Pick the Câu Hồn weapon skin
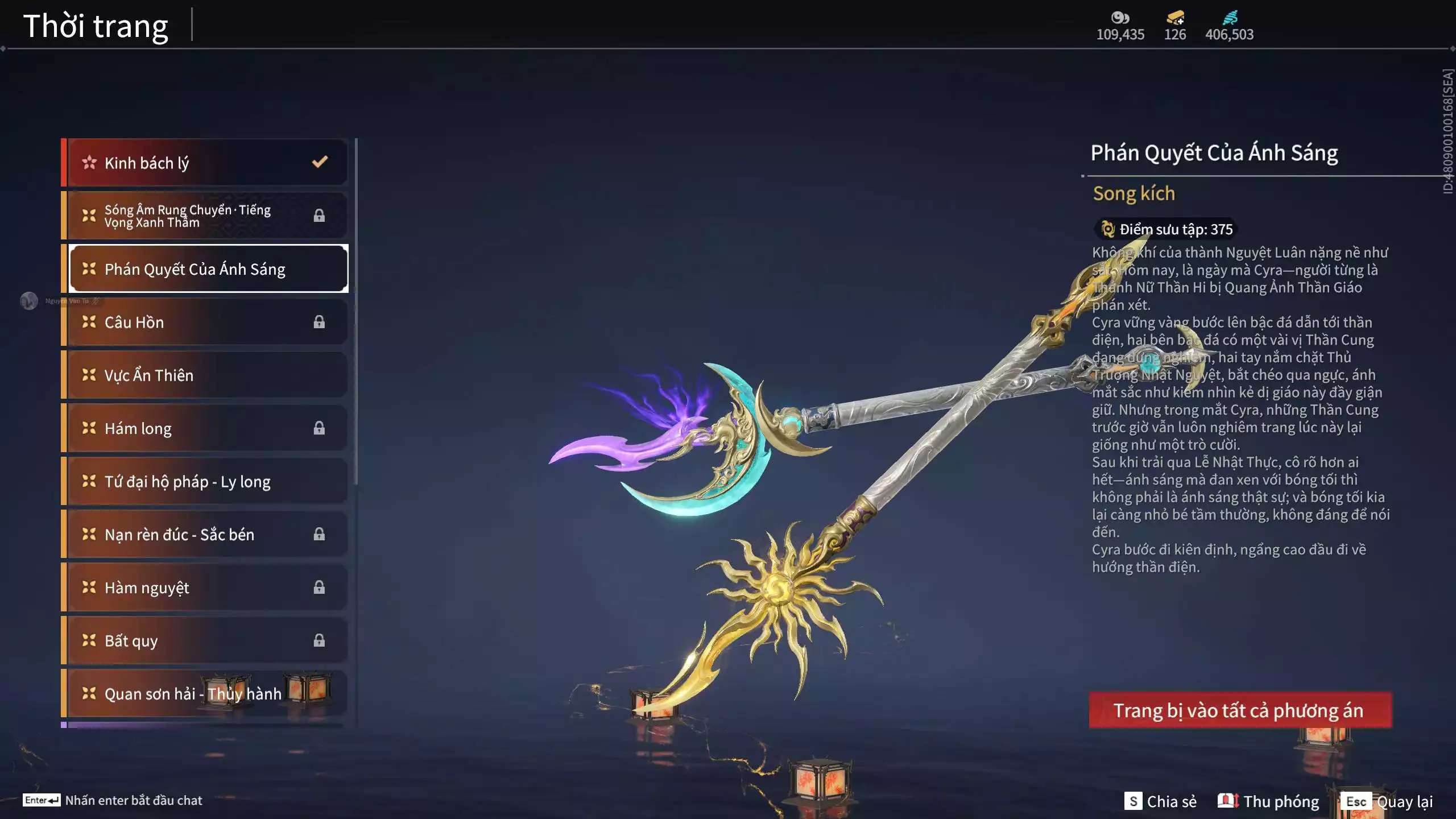 [x=205, y=322]
